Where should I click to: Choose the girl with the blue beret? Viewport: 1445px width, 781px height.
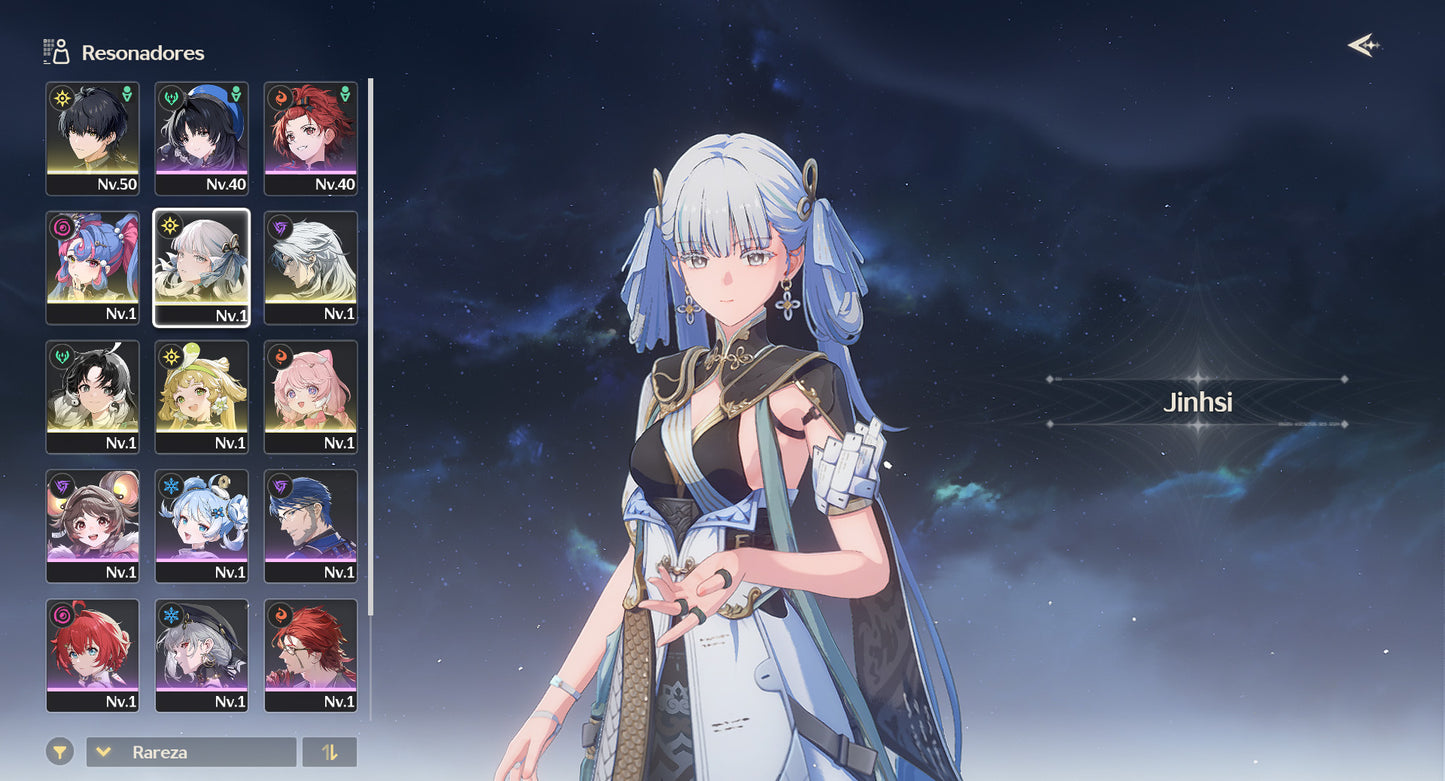tap(201, 138)
